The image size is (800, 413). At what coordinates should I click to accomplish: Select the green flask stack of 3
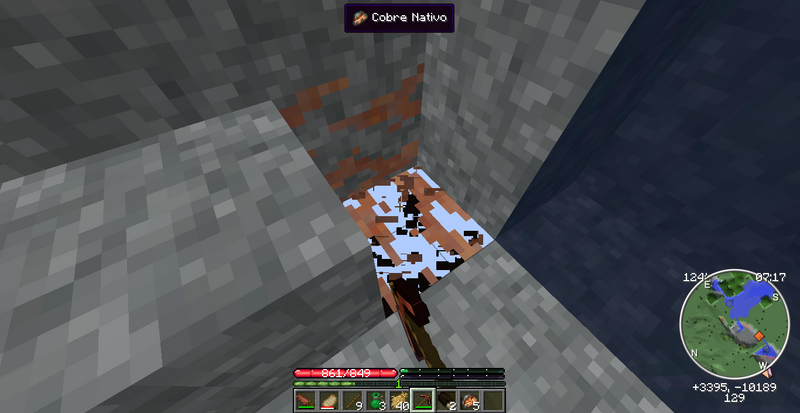coord(374,401)
